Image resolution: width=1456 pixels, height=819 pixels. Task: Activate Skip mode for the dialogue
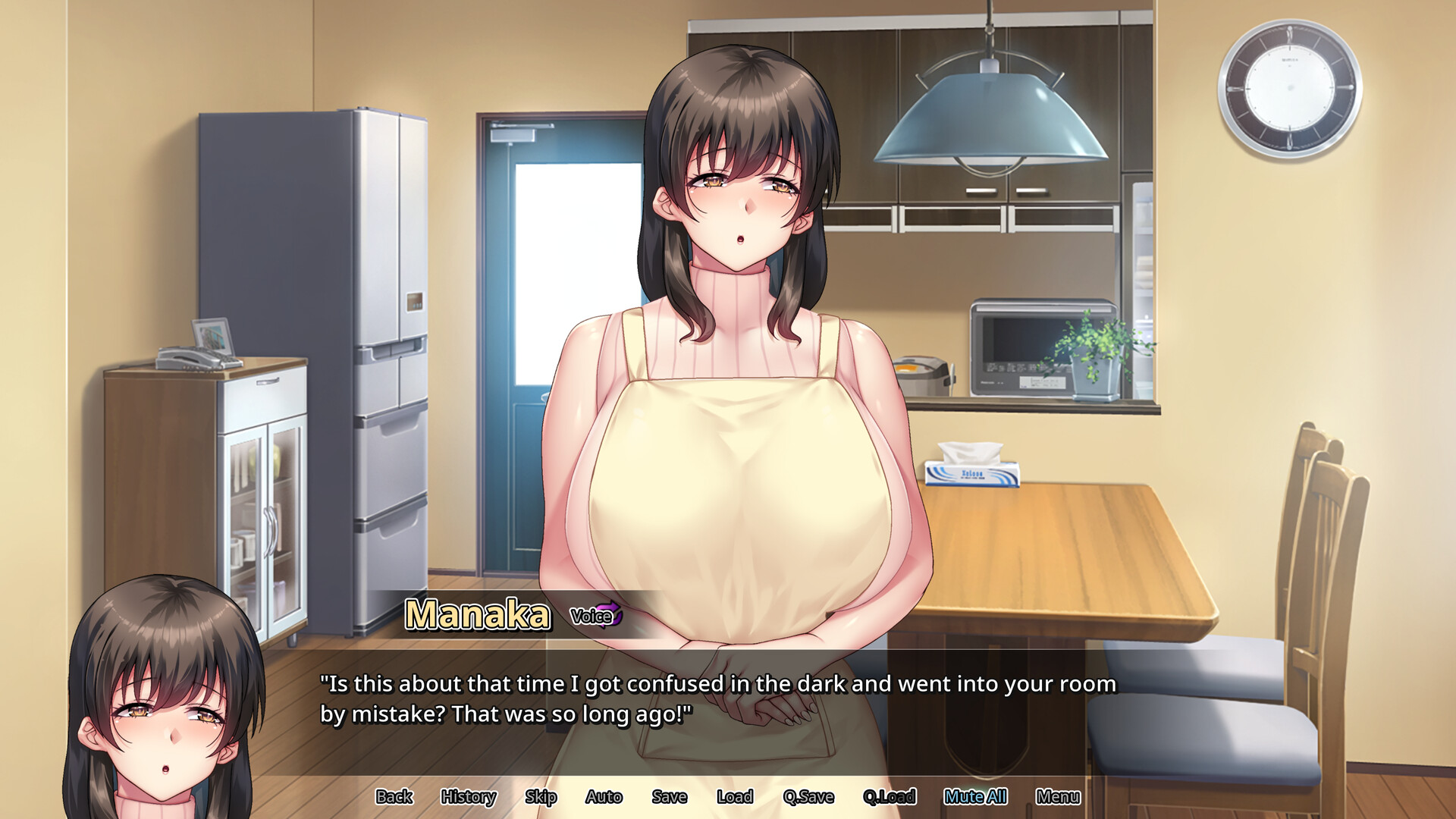[541, 796]
